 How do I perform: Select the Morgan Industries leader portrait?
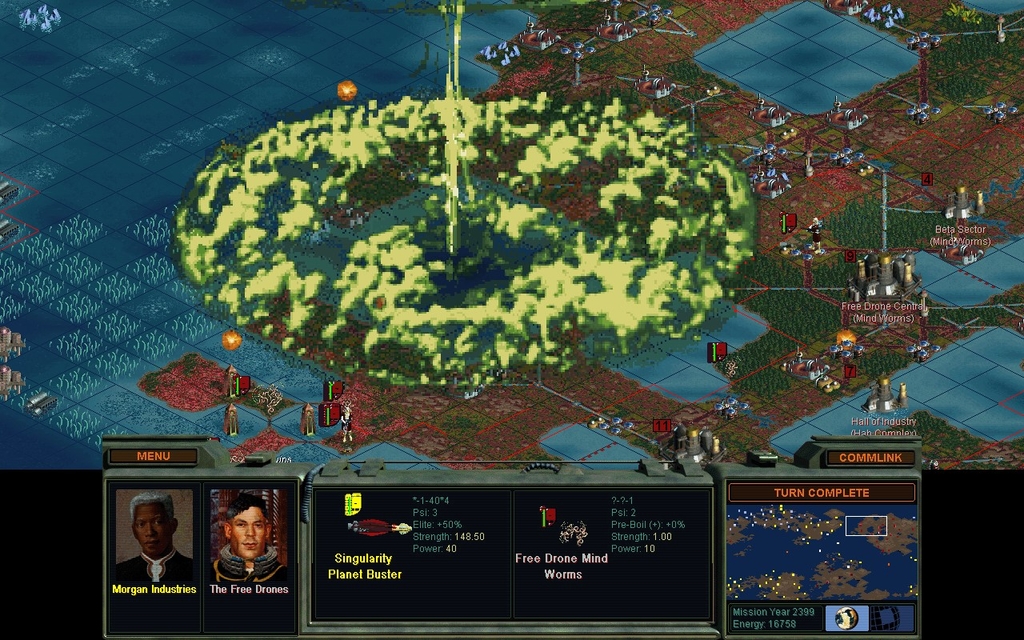click(x=154, y=537)
